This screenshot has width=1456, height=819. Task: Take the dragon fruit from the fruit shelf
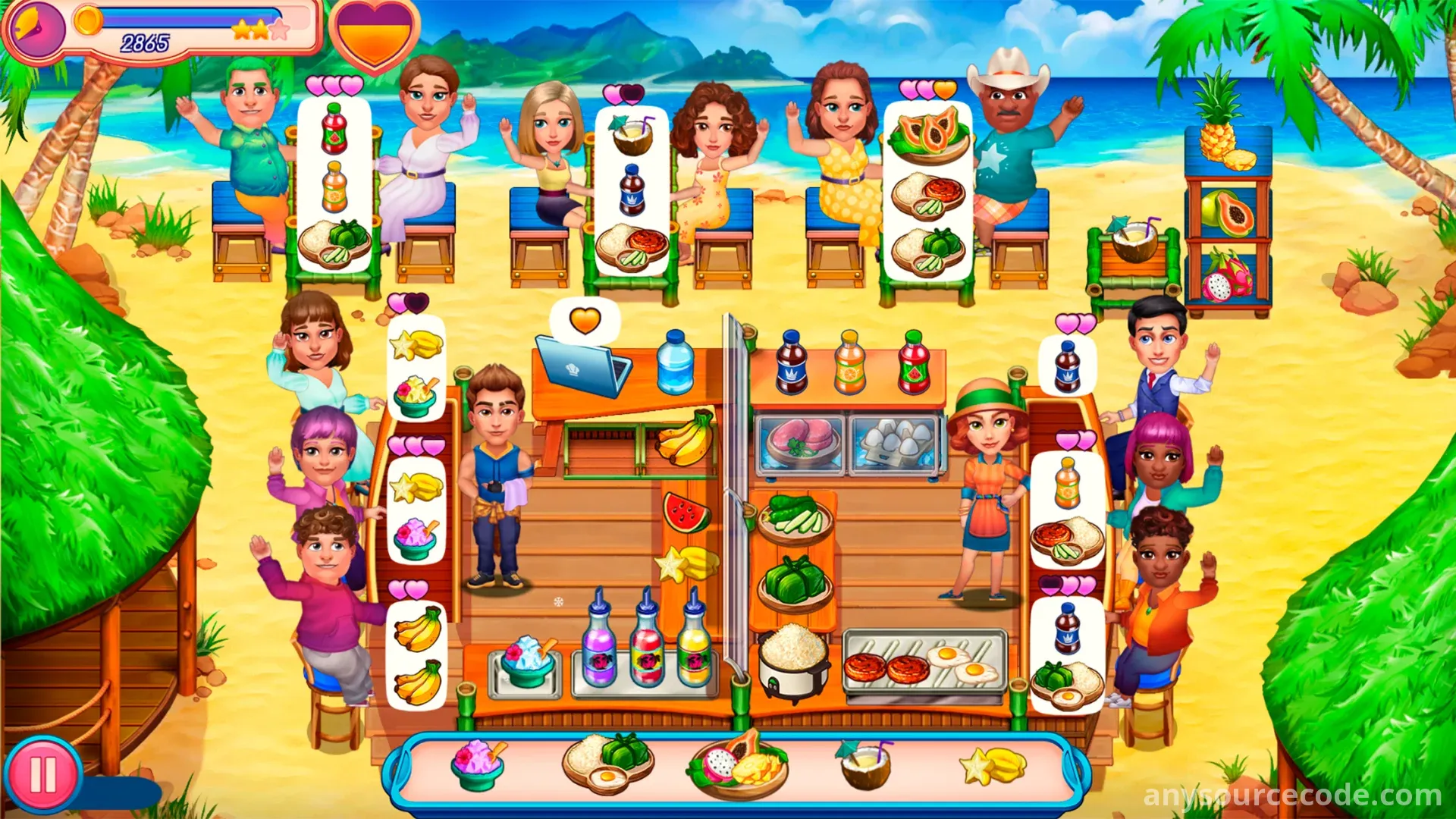click(x=1225, y=277)
